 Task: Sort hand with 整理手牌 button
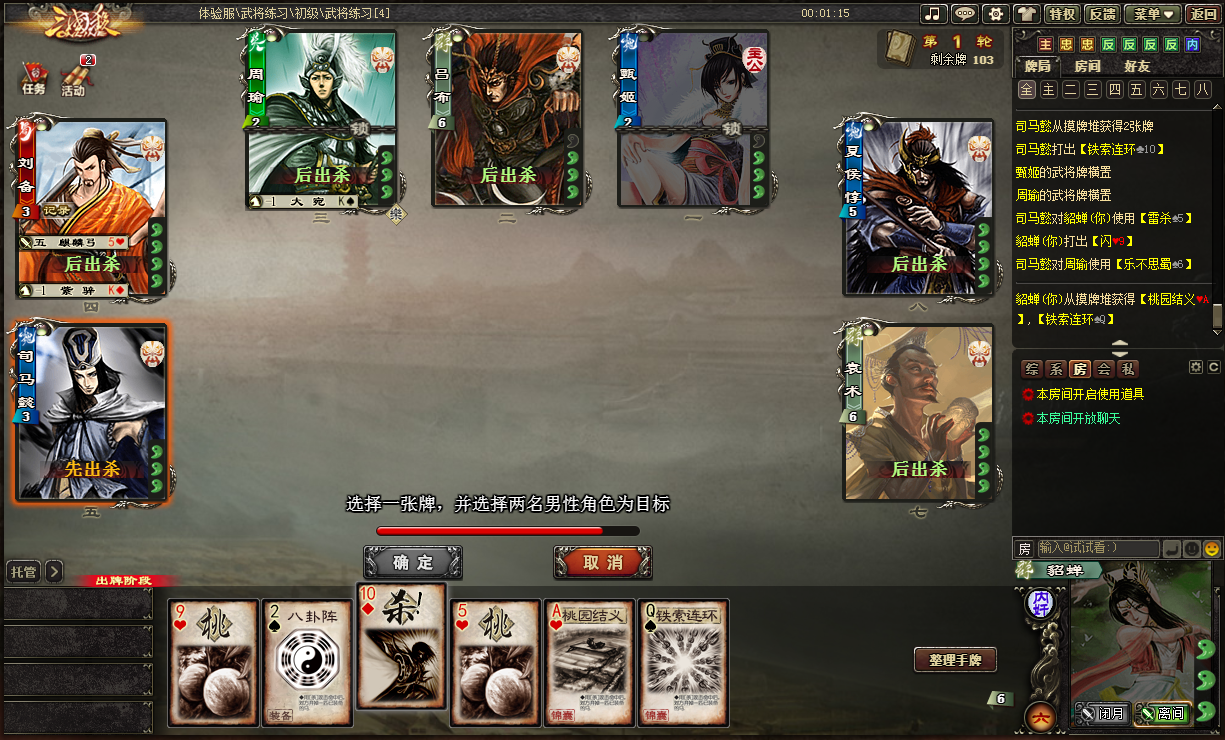(x=955, y=660)
